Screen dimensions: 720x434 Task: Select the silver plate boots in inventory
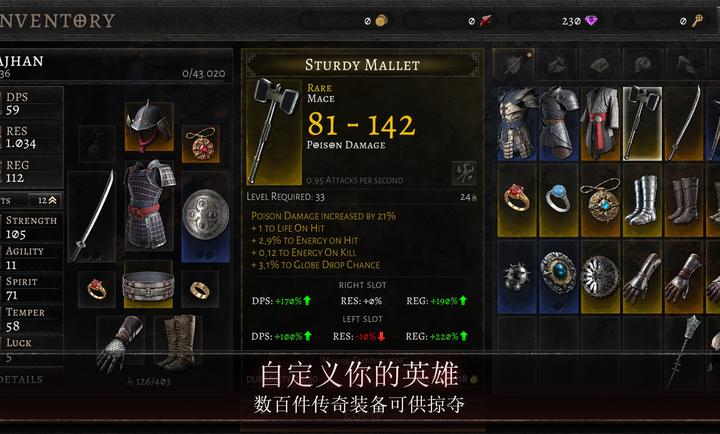[642, 200]
